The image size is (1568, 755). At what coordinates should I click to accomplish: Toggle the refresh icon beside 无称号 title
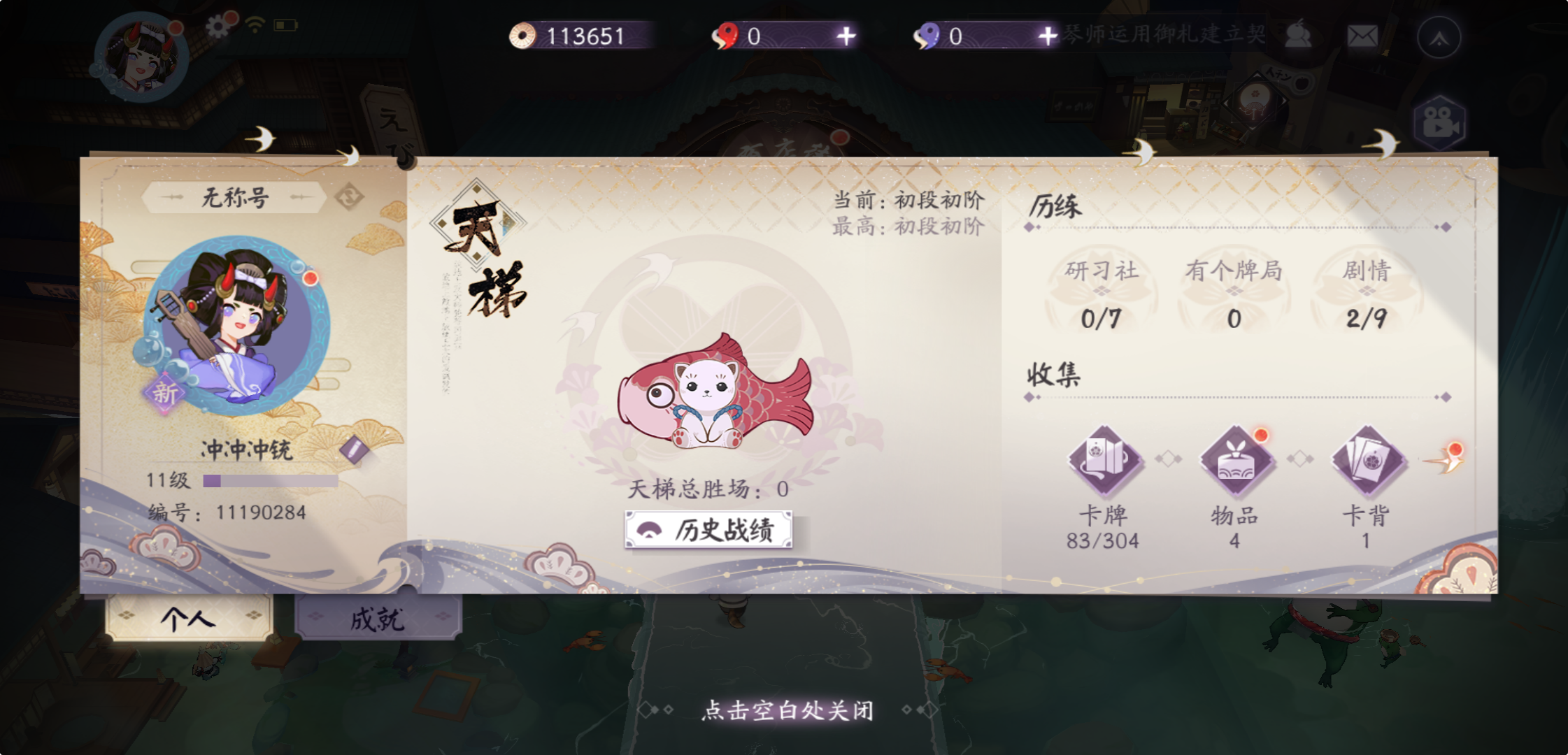click(x=349, y=198)
